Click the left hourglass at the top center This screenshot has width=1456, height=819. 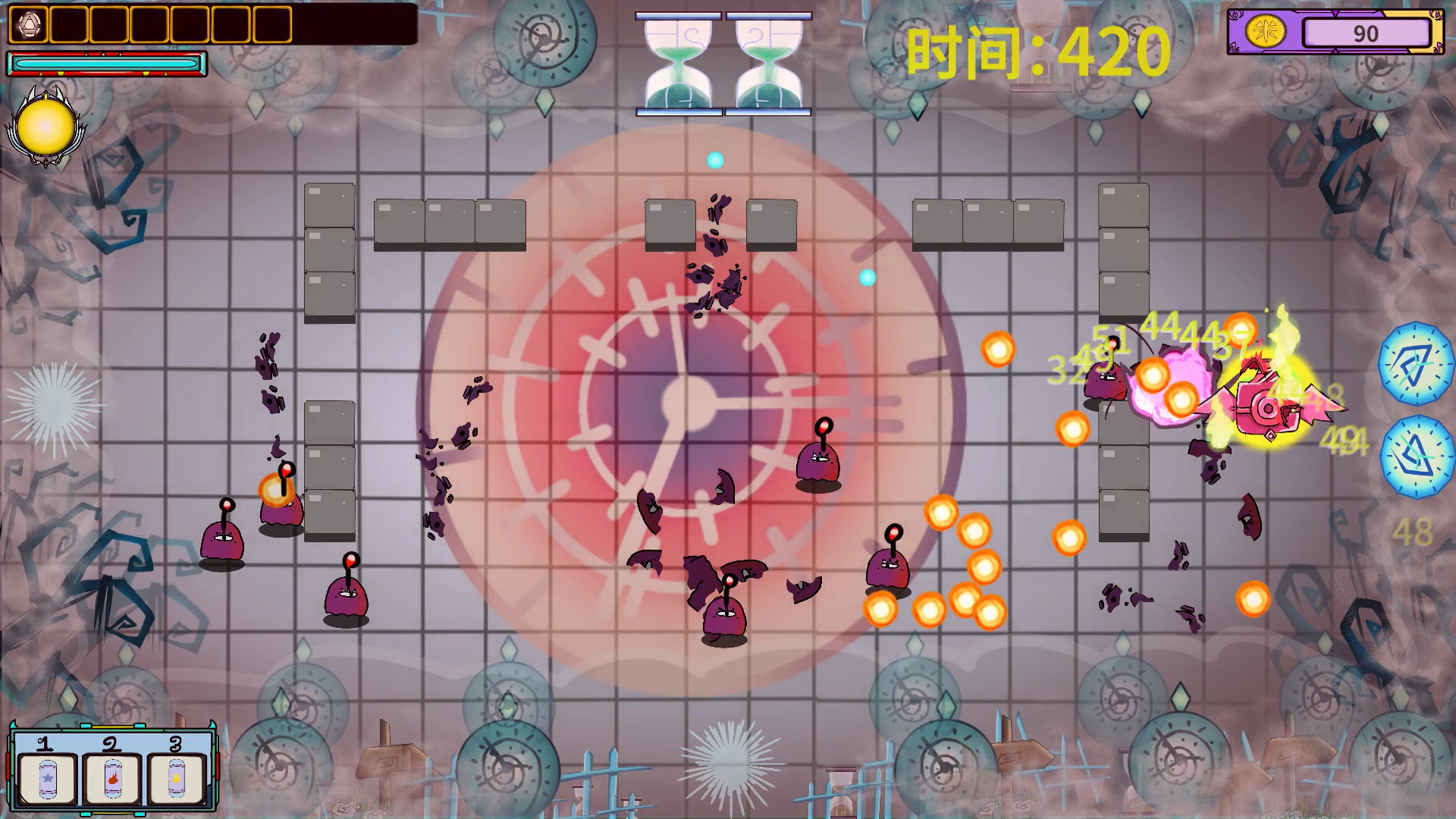pos(679,64)
